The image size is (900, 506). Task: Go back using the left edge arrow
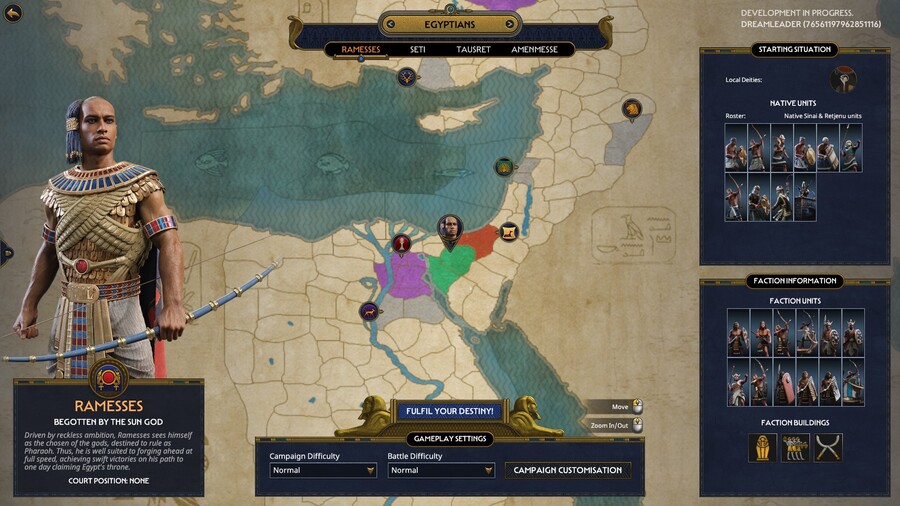[x=5, y=251]
